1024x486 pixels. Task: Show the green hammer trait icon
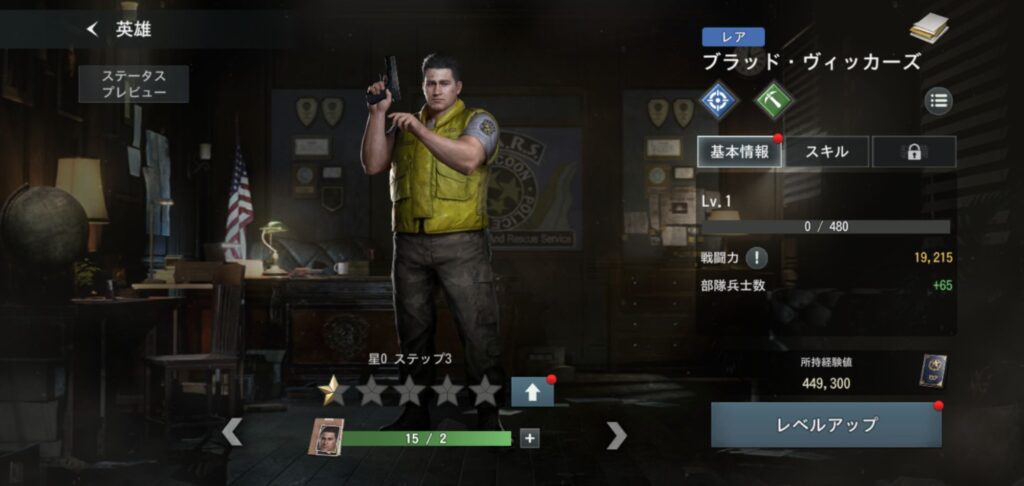click(x=773, y=100)
